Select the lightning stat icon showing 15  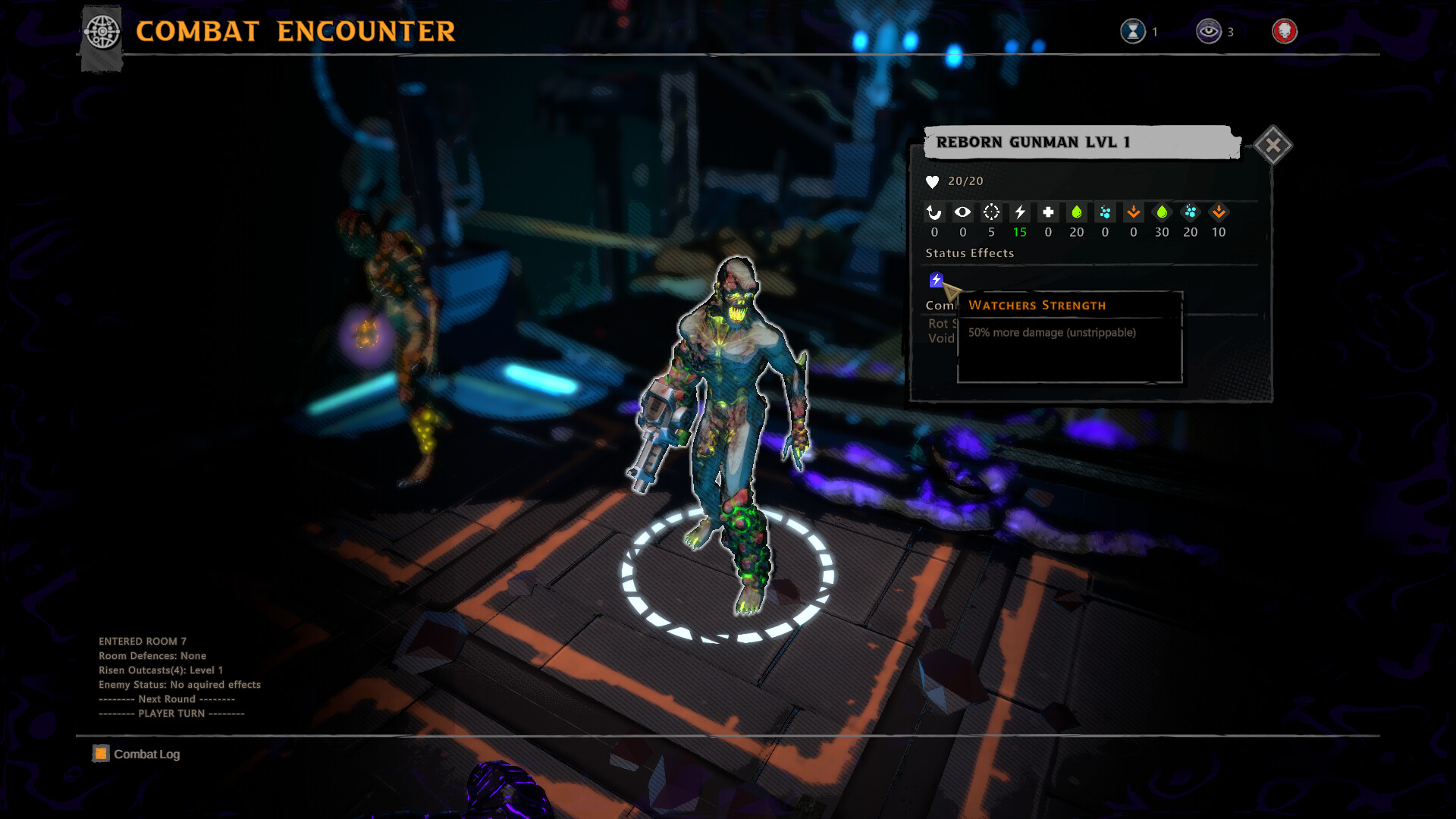[1020, 213]
